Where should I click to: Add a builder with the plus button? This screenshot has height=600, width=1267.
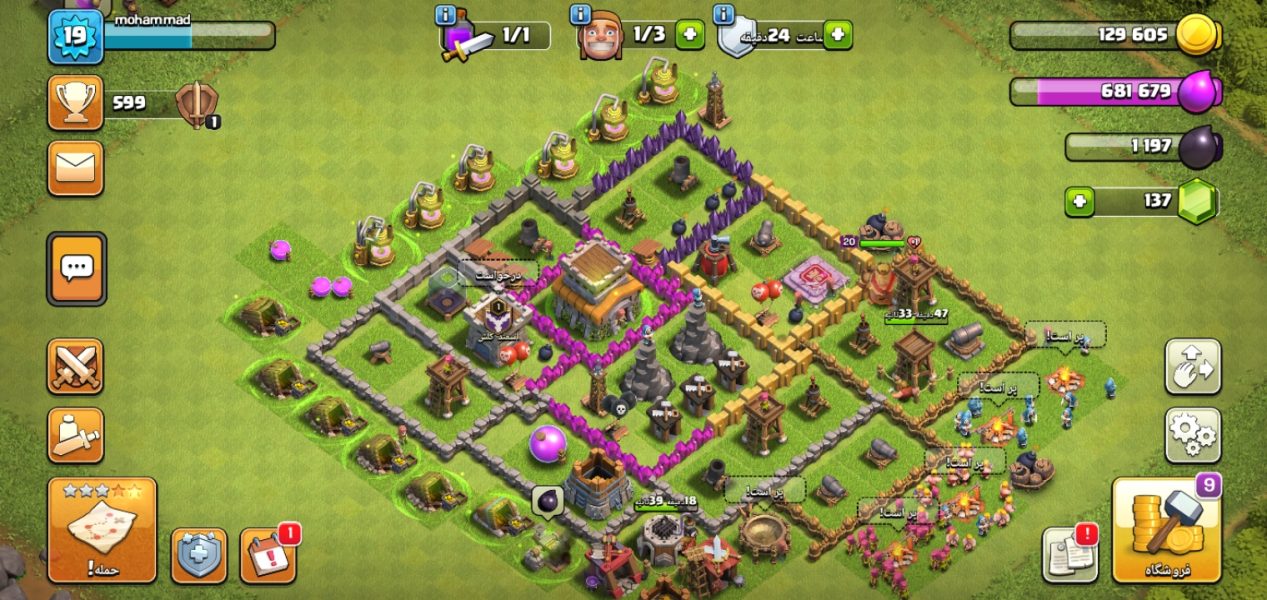689,35
